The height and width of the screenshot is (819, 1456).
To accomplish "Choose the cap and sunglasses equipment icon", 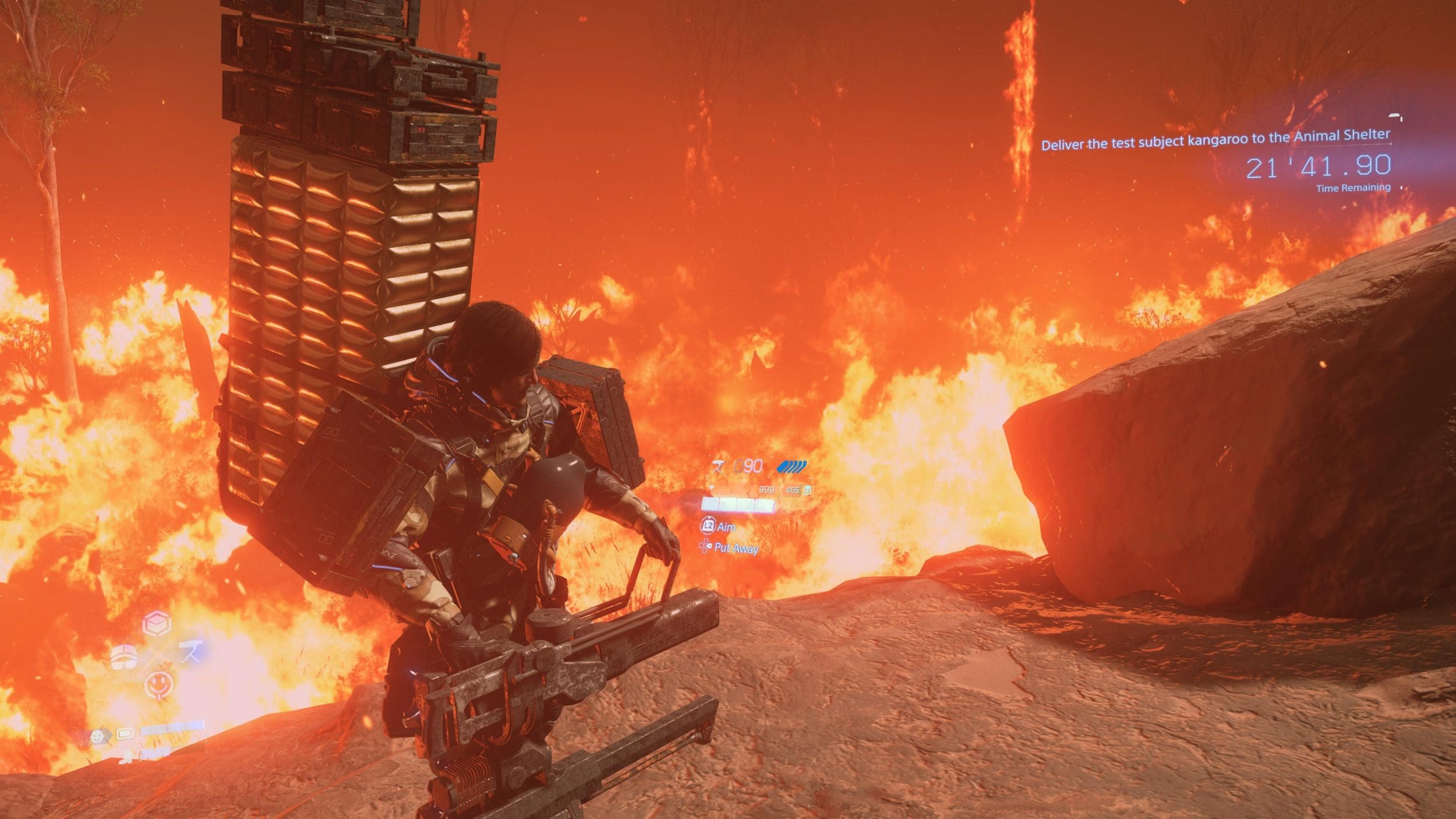I will (x=124, y=656).
